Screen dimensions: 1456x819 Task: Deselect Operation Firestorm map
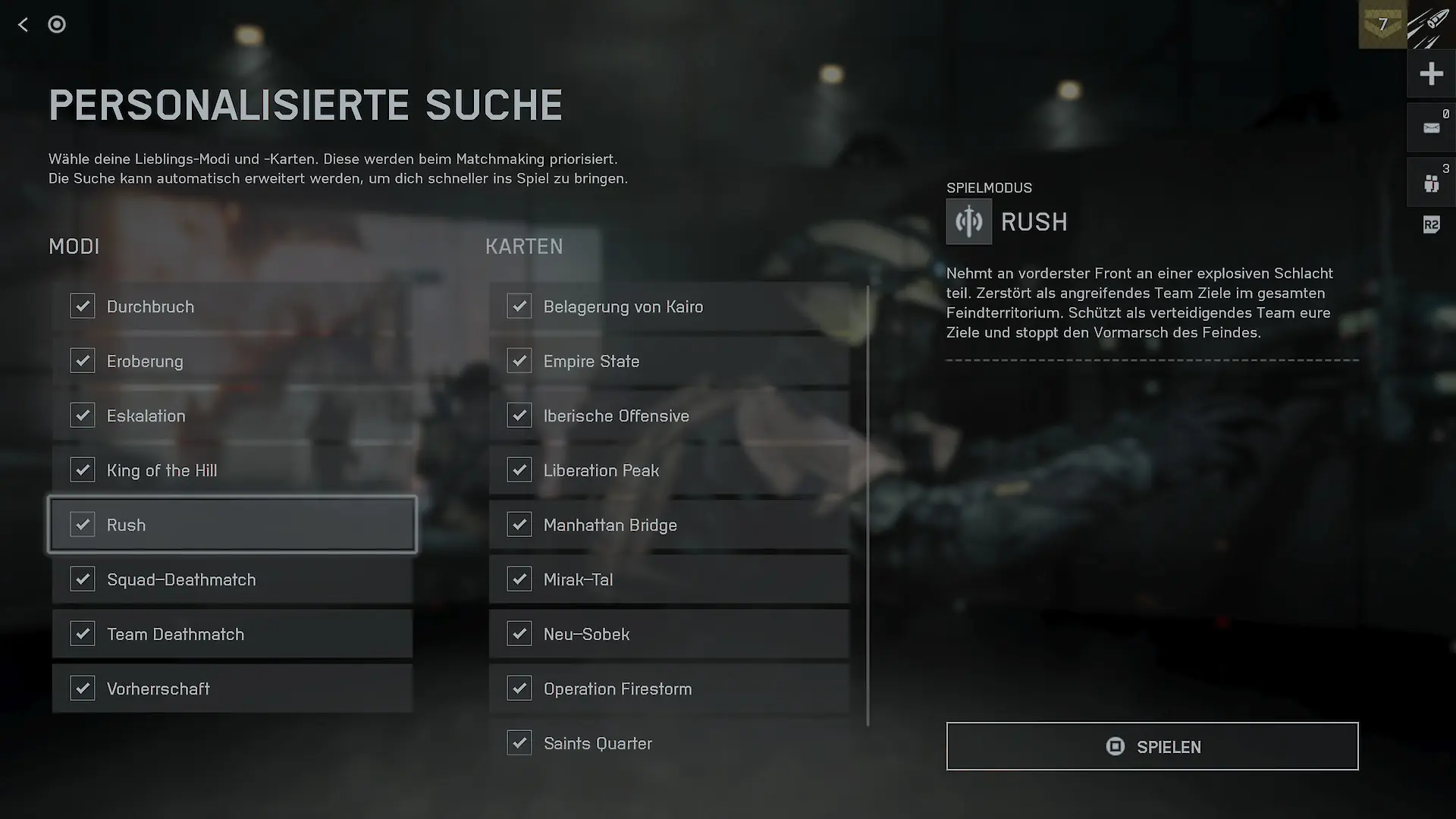tap(519, 689)
